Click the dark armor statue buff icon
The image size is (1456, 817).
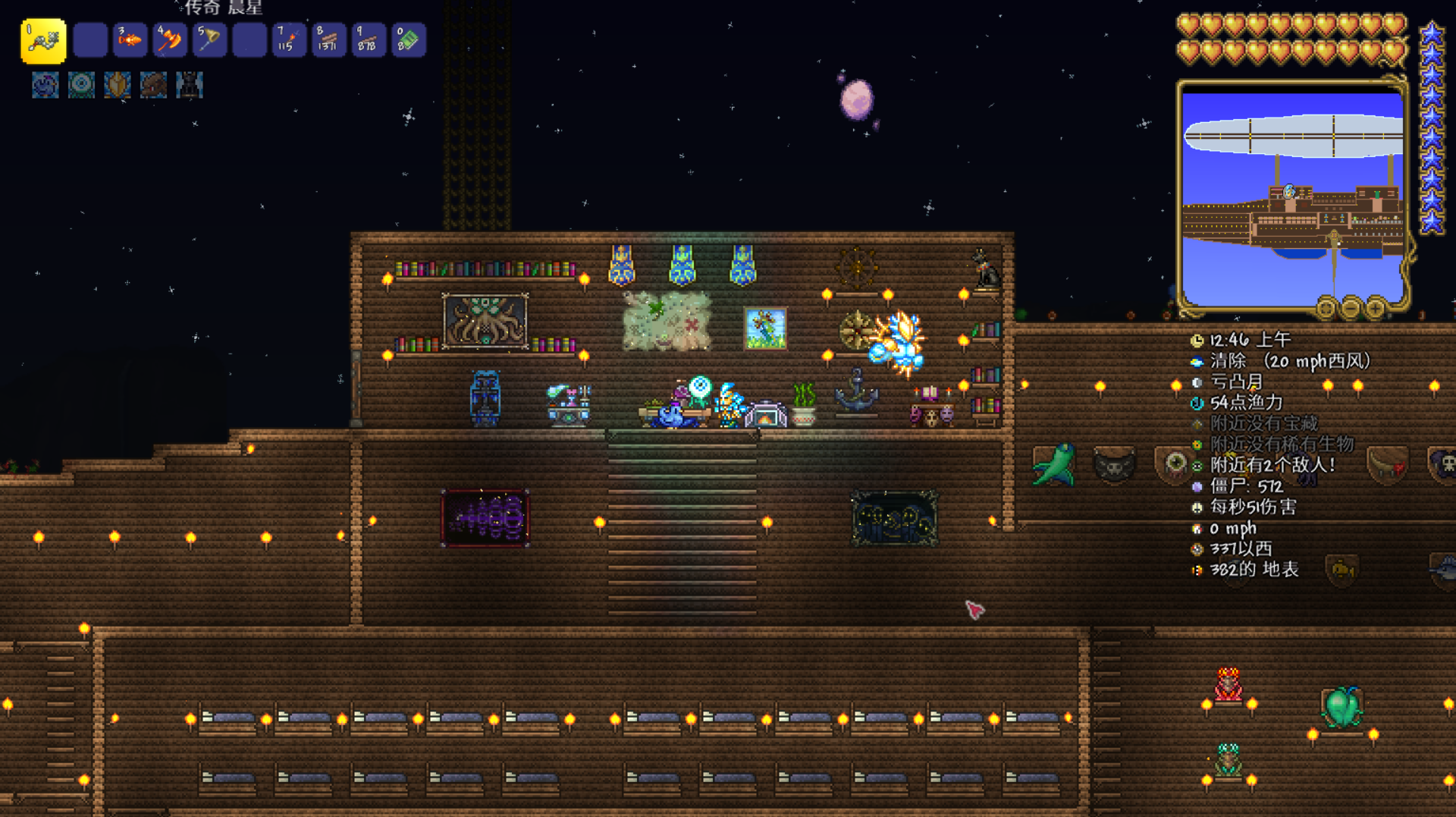tap(189, 85)
